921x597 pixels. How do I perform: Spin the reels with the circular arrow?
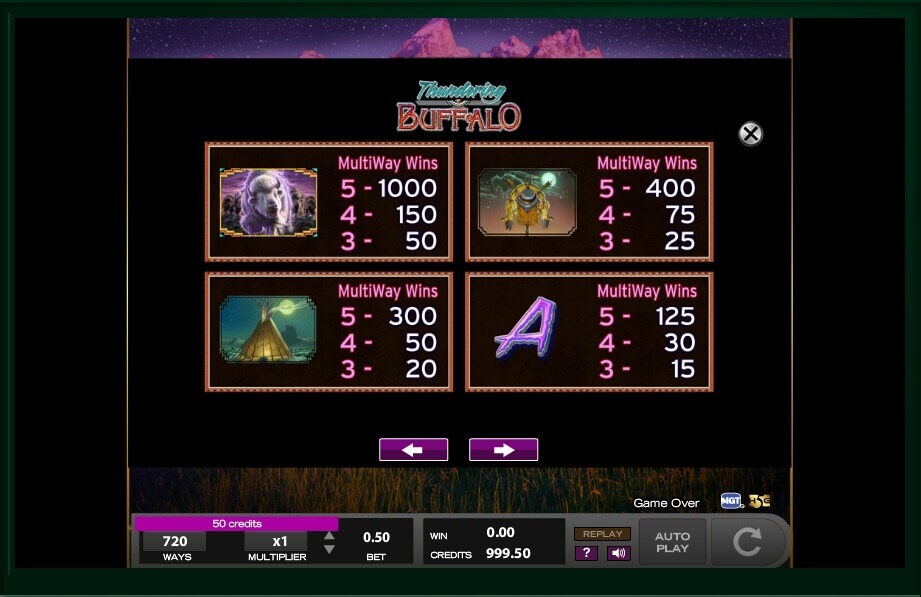[747, 542]
